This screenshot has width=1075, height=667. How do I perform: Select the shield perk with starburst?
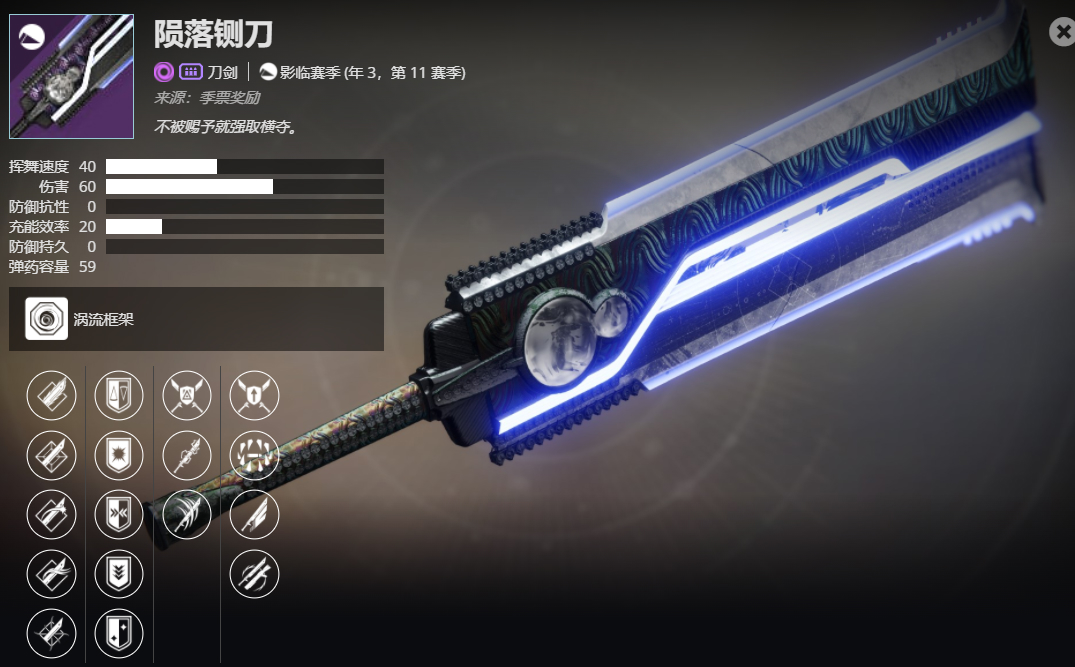click(119, 455)
